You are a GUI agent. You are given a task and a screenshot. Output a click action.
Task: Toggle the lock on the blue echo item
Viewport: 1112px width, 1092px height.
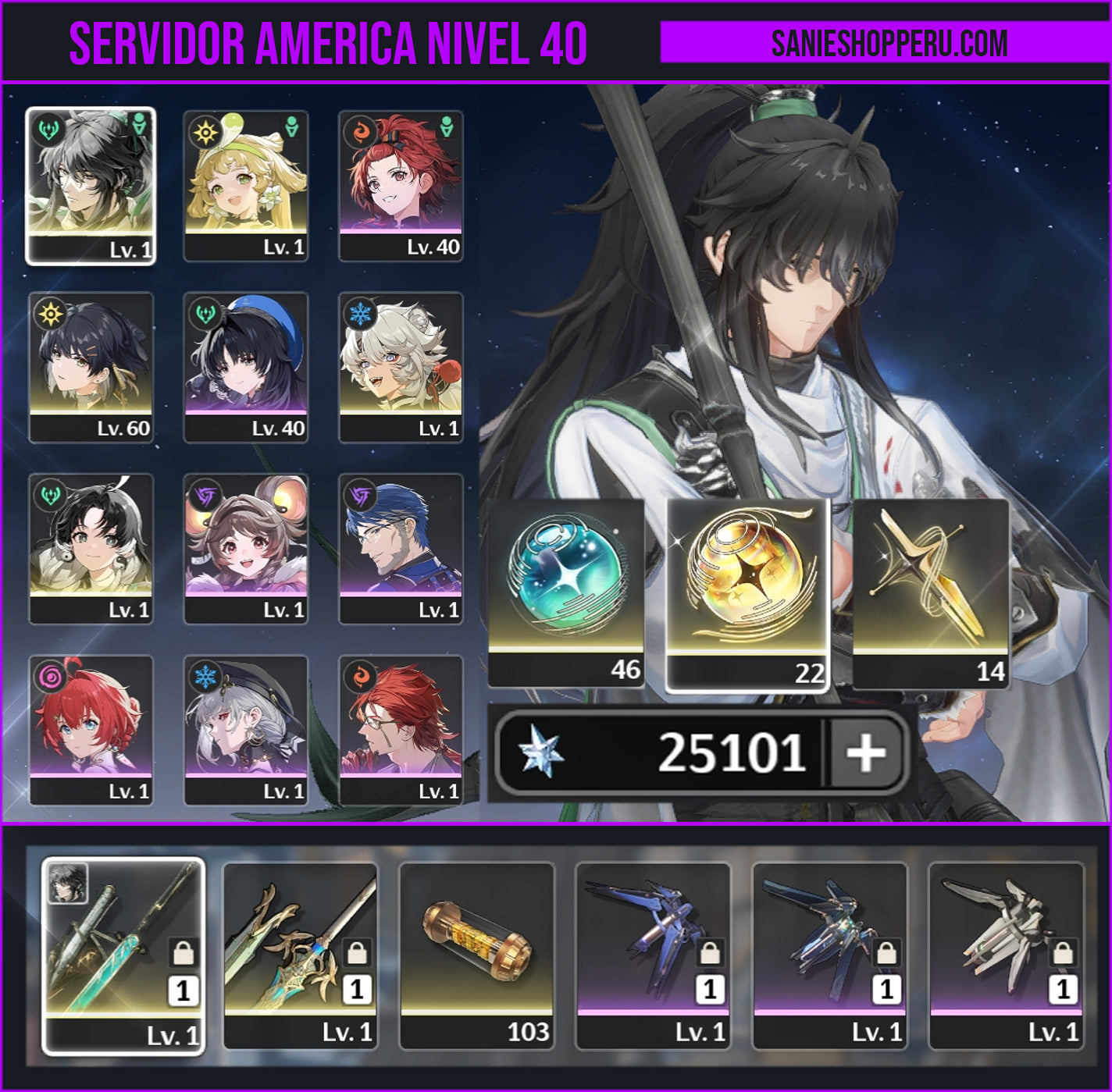click(711, 954)
